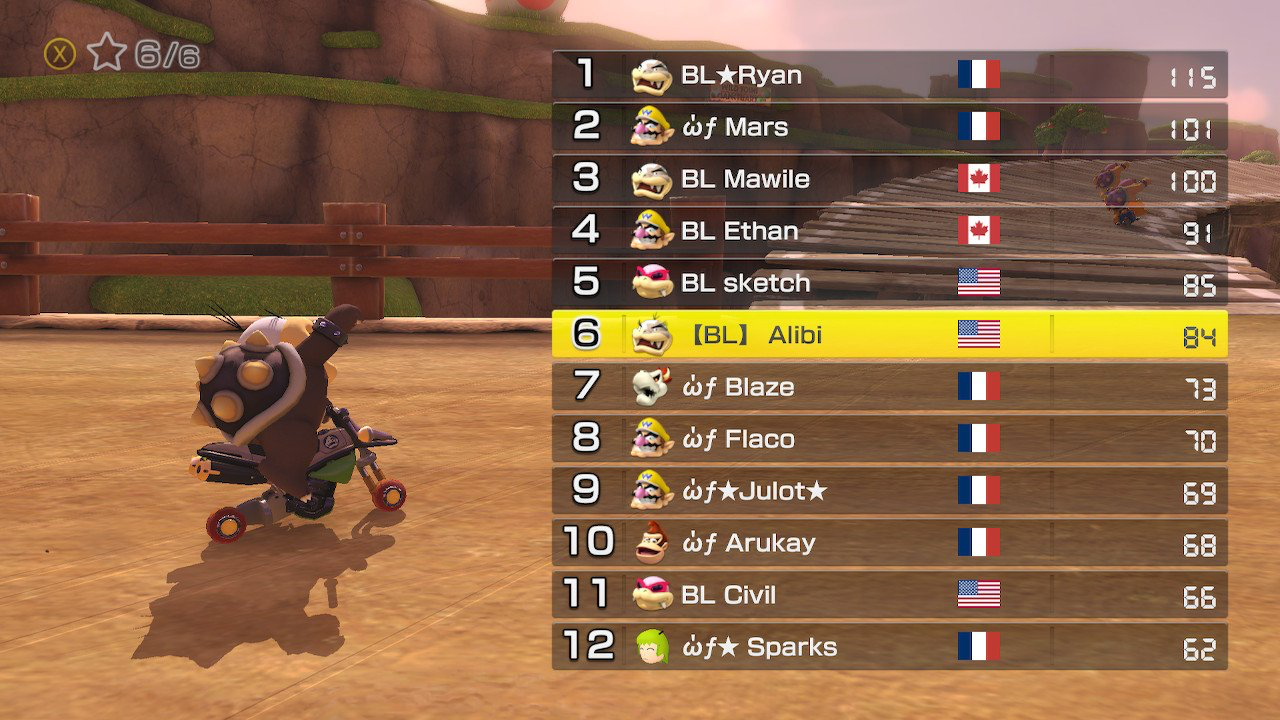
Task: Choose the ώƒ Blaze player row
Action: (889, 387)
